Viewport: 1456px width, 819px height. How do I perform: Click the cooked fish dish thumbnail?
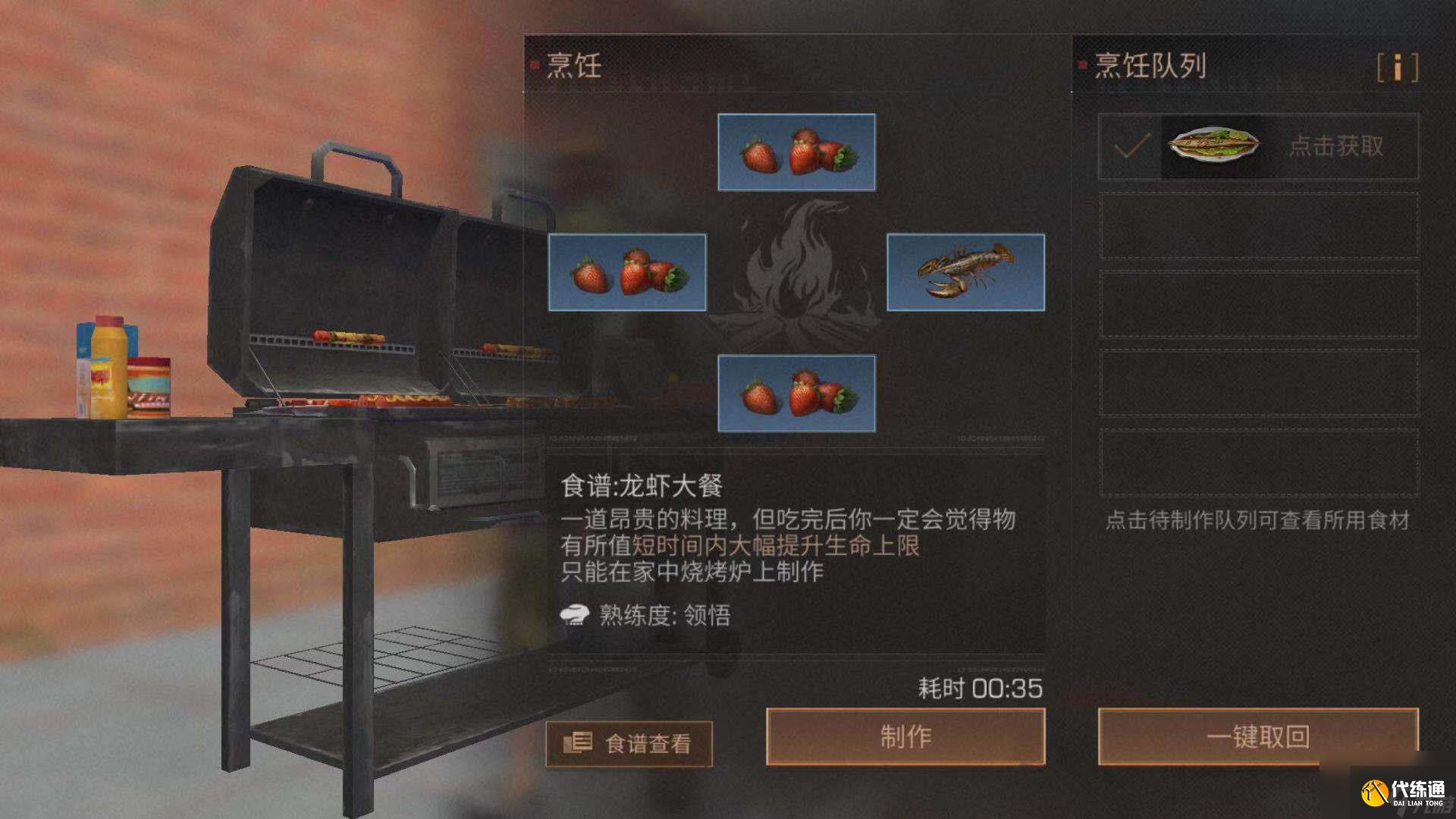[x=1213, y=146]
